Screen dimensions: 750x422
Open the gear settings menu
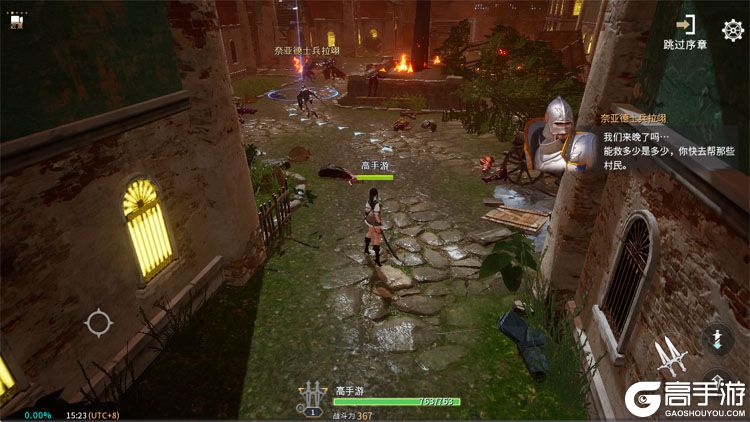point(733,29)
